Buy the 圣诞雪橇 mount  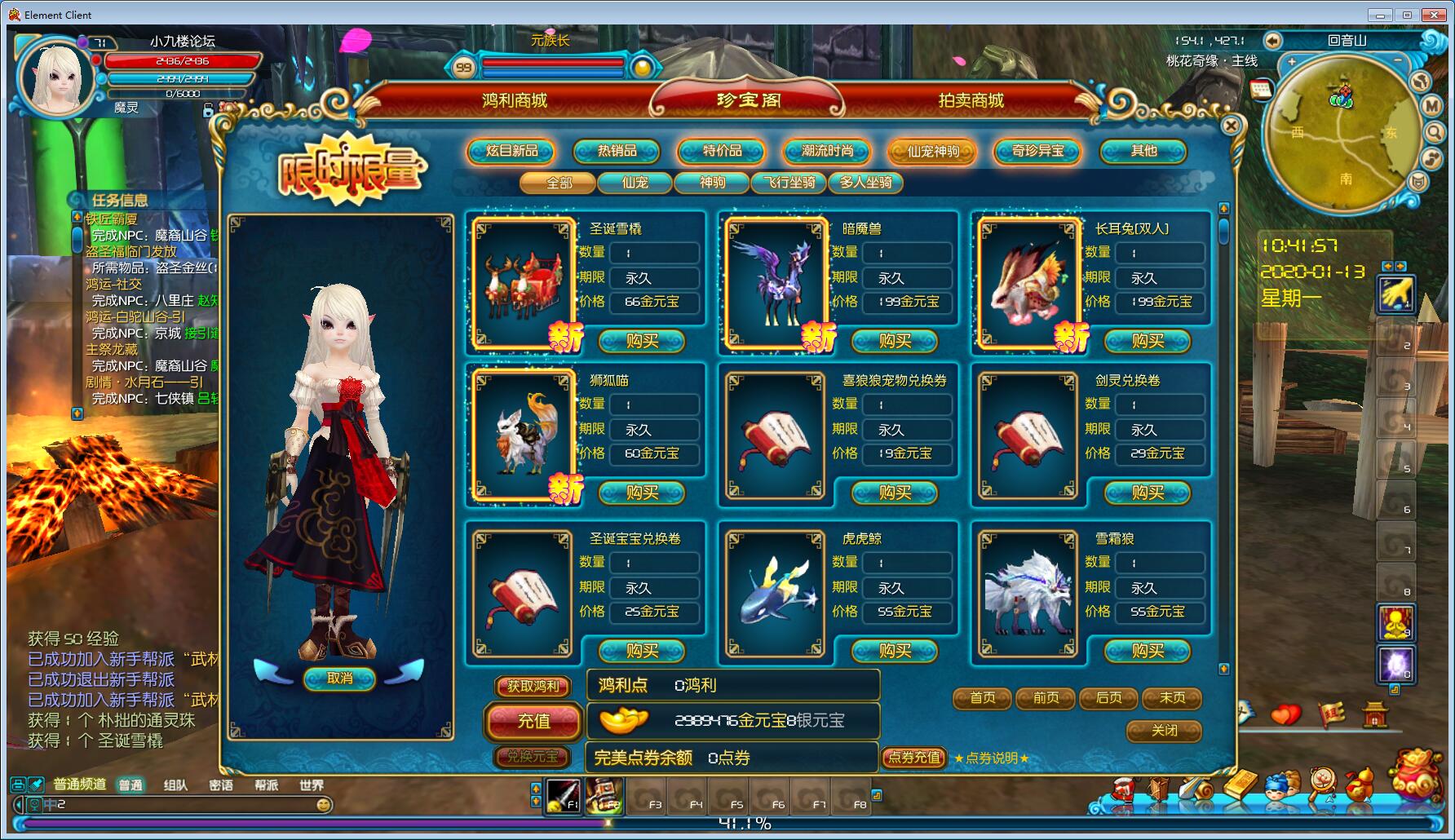click(x=642, y=341)
